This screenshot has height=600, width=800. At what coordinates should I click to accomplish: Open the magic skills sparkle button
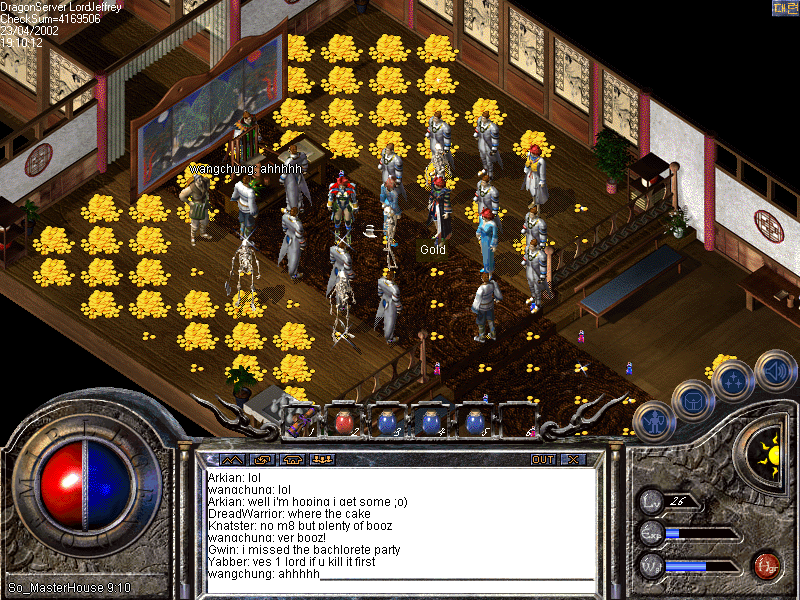point(733,380)
